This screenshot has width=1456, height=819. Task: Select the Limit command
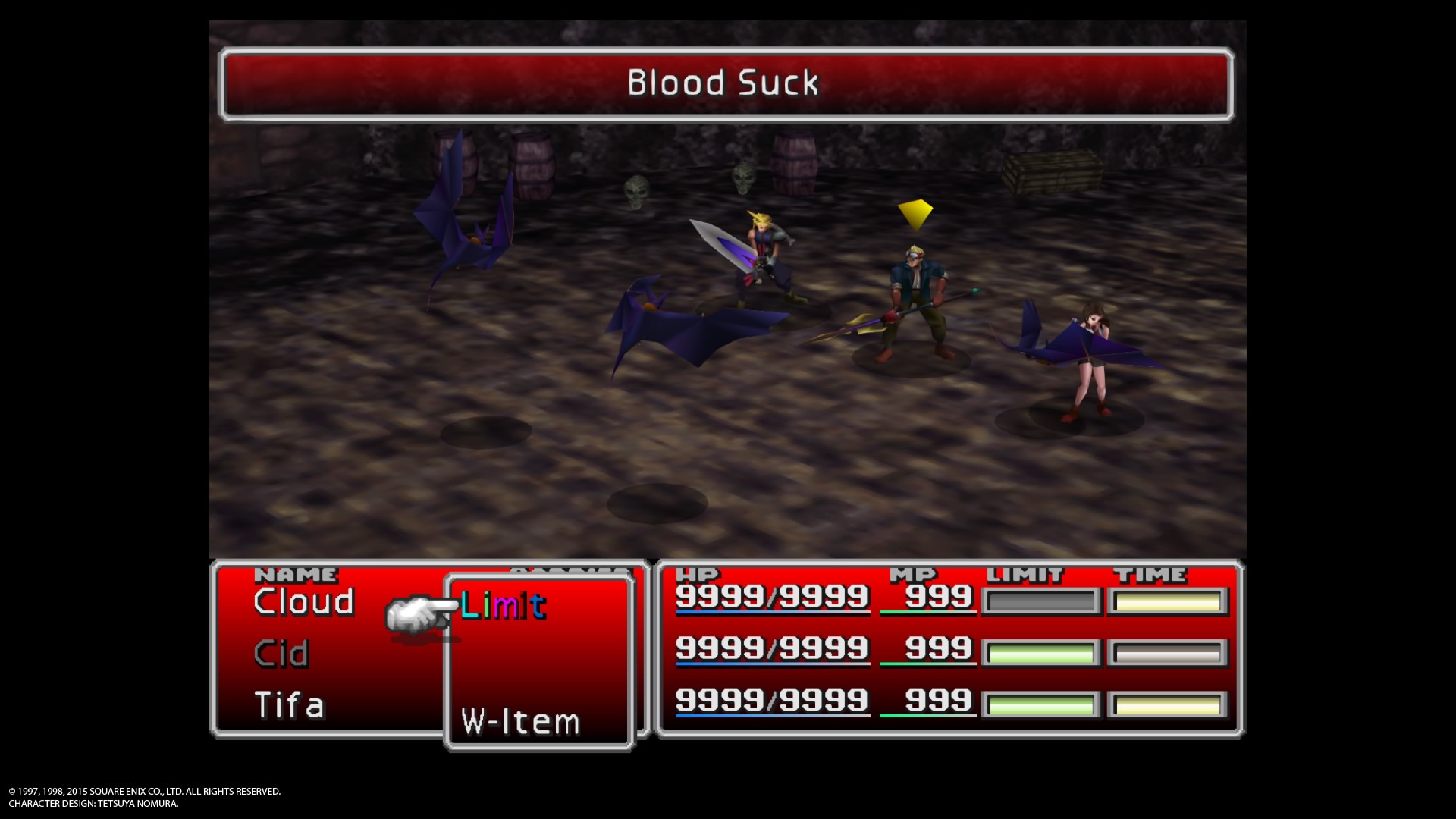click(503, 605)
